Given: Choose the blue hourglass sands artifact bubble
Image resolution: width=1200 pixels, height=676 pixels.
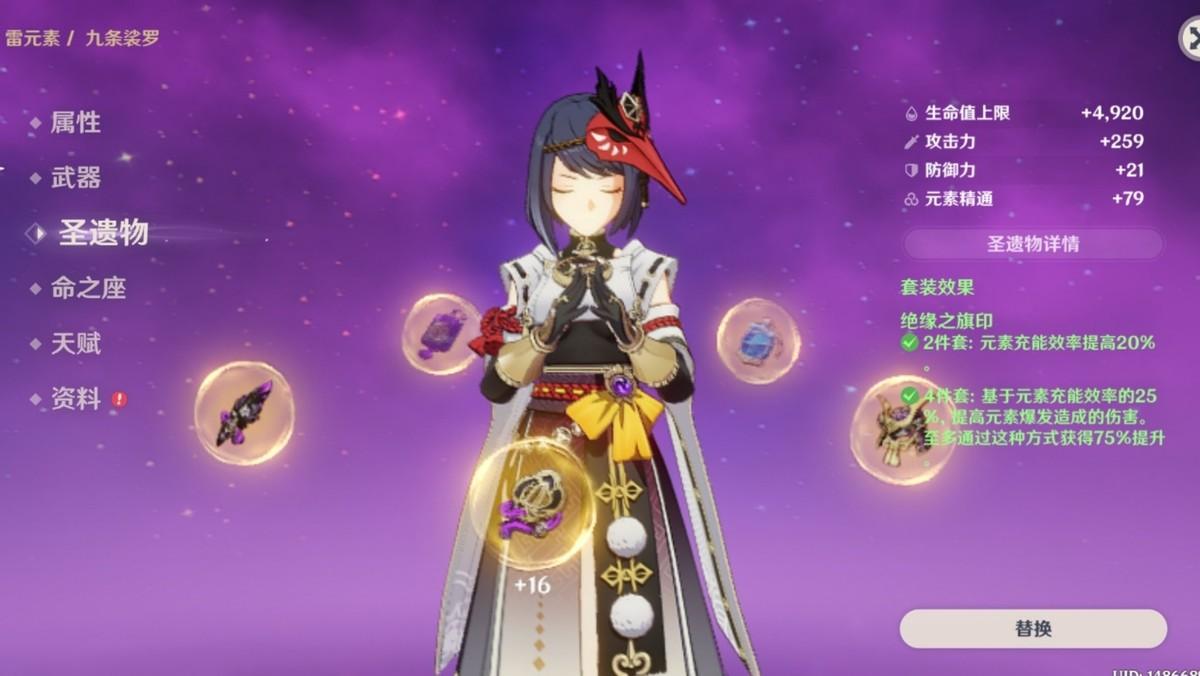Looking at the screenshot, I should [x=758, y=341].
